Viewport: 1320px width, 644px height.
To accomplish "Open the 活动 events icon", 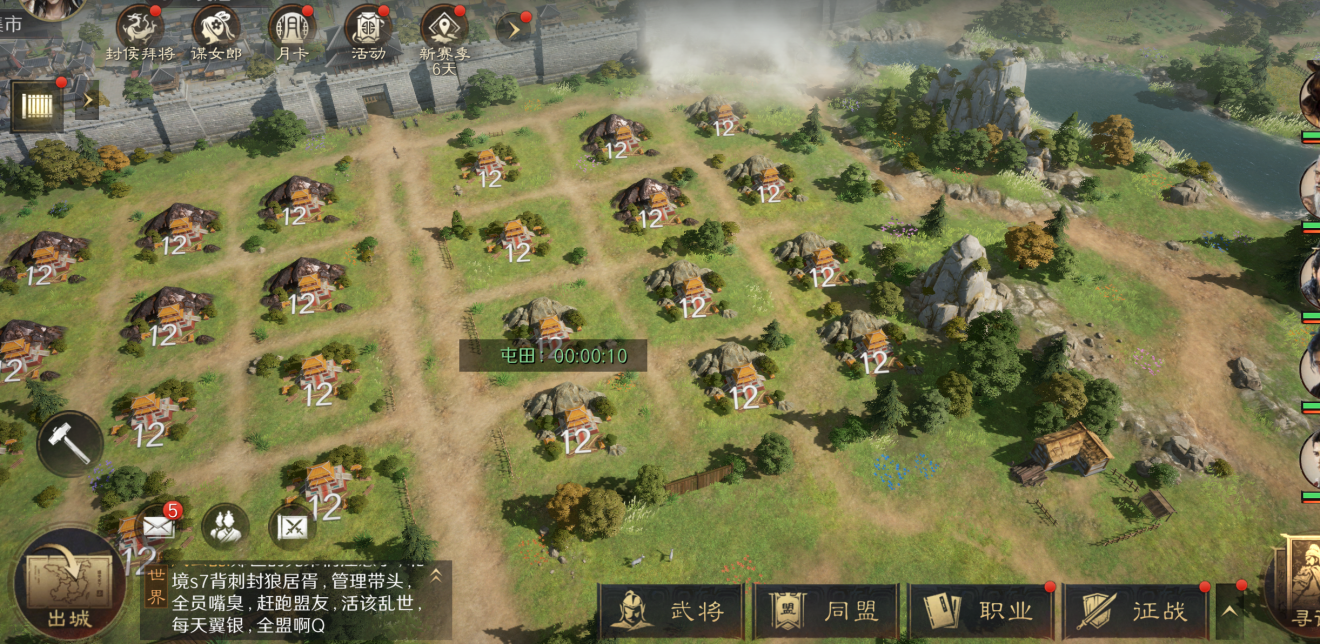I will click(368, 27).
